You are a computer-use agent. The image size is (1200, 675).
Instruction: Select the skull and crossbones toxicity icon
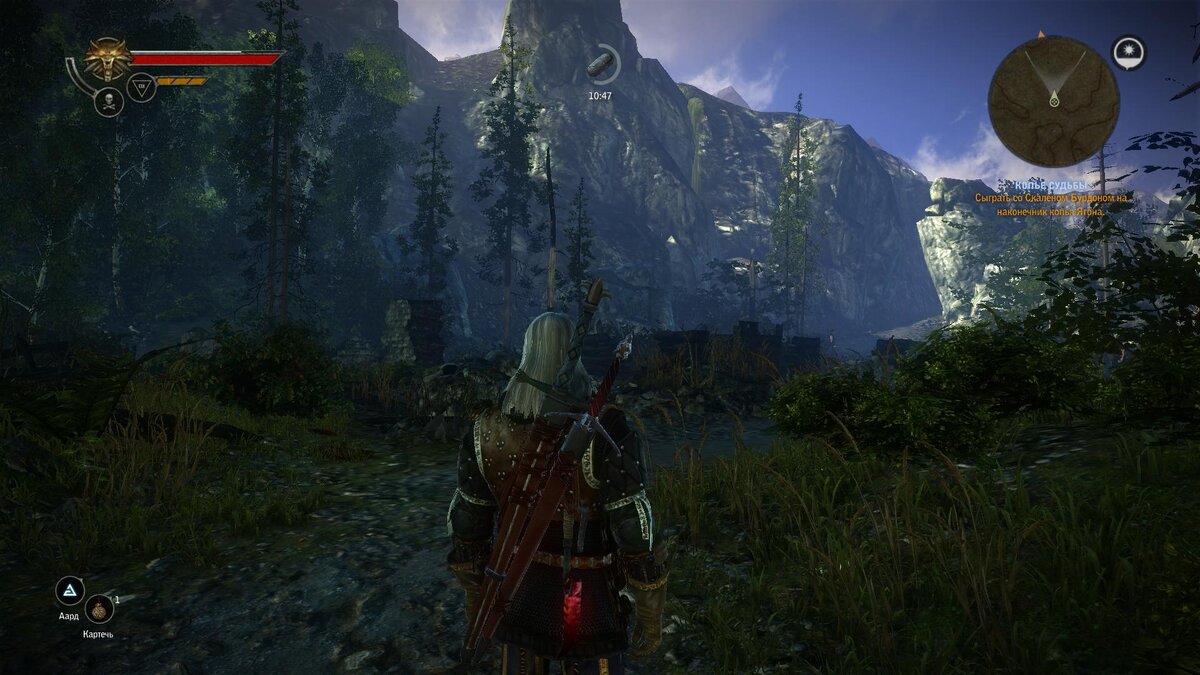click(108, 101)
